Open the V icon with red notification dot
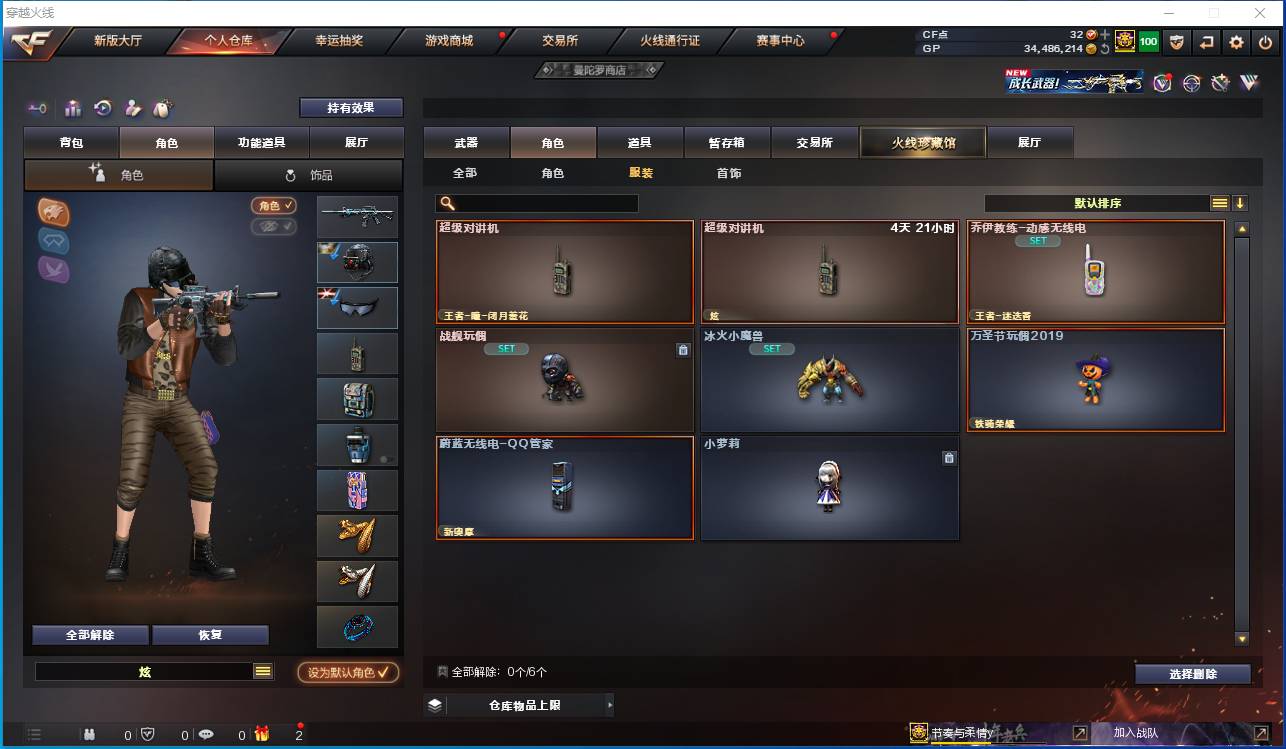The image size is (1286, 749). point(1162,83)
